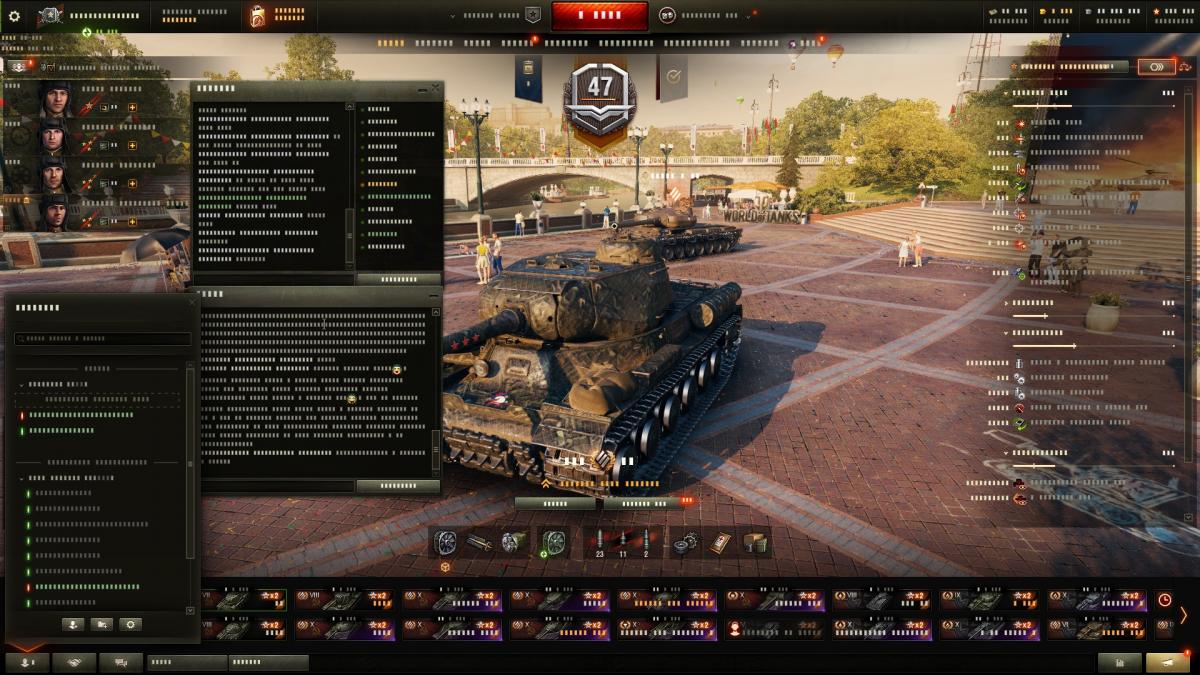Minimize the upper chat channel window

click(421, 88)
